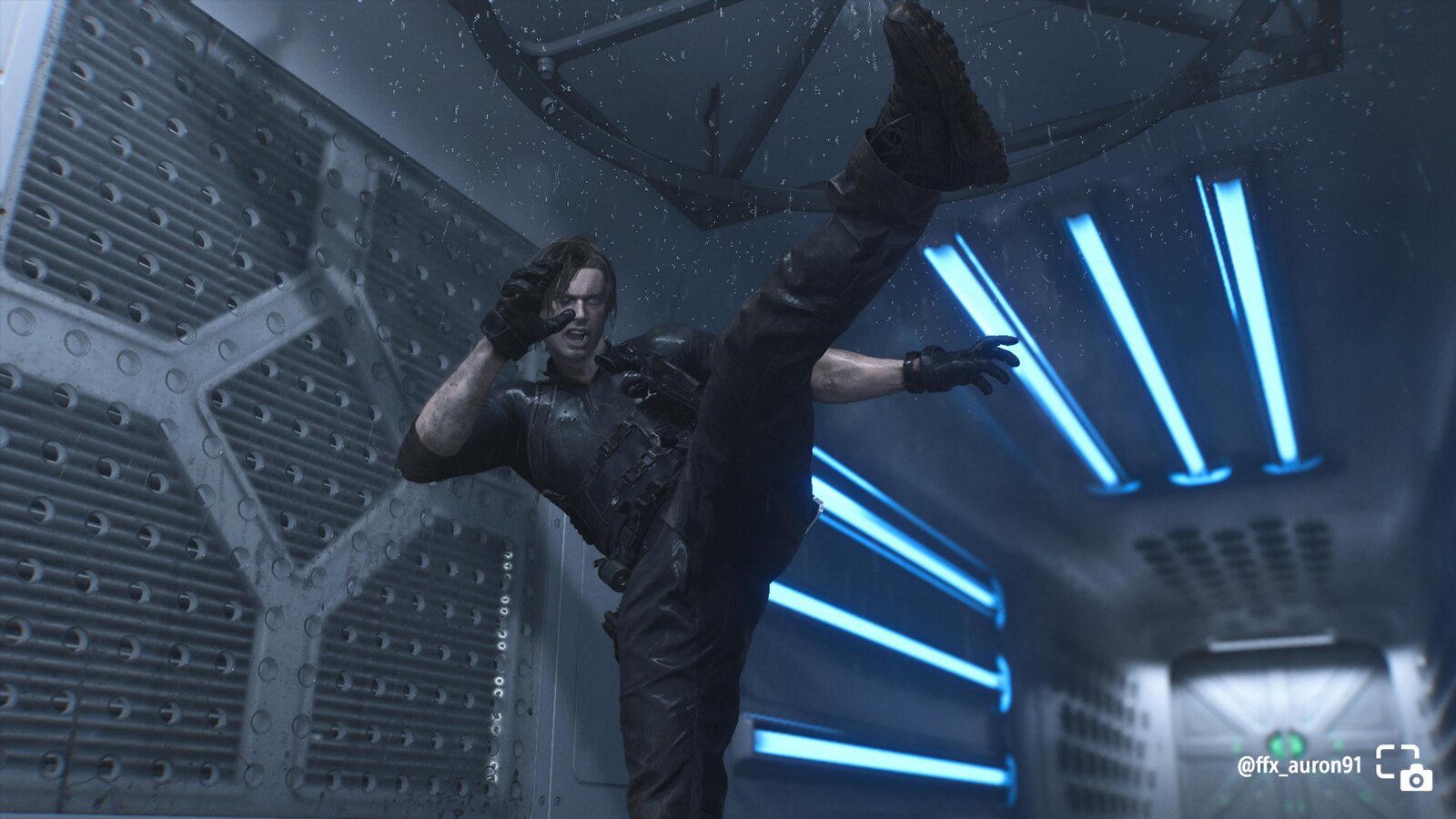Open the @ffx_auron91 username tag

coord(1299,766)
